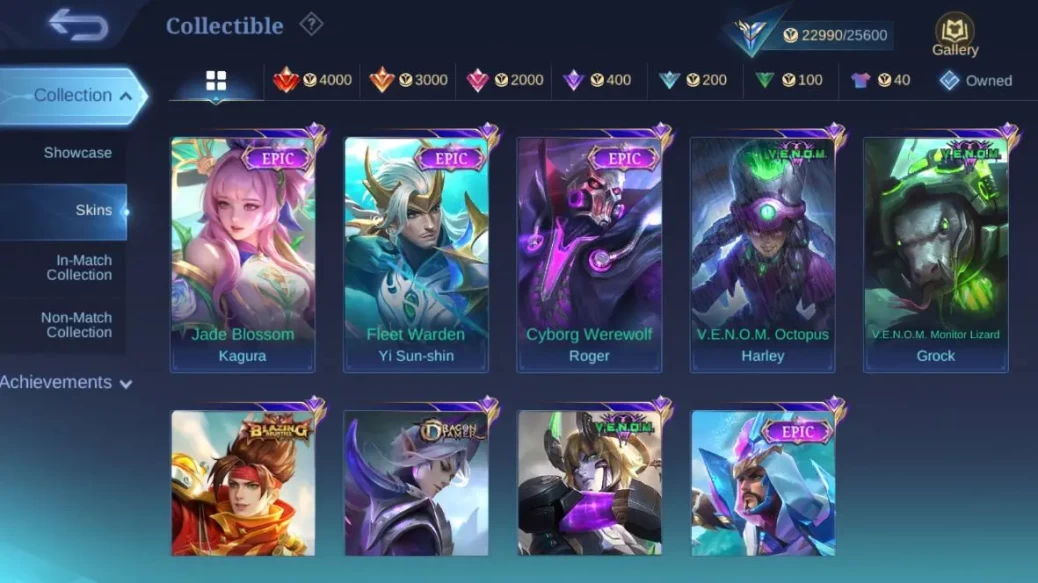
Task: Filter skins by the 200 point tier
Action: click(692, 80)
